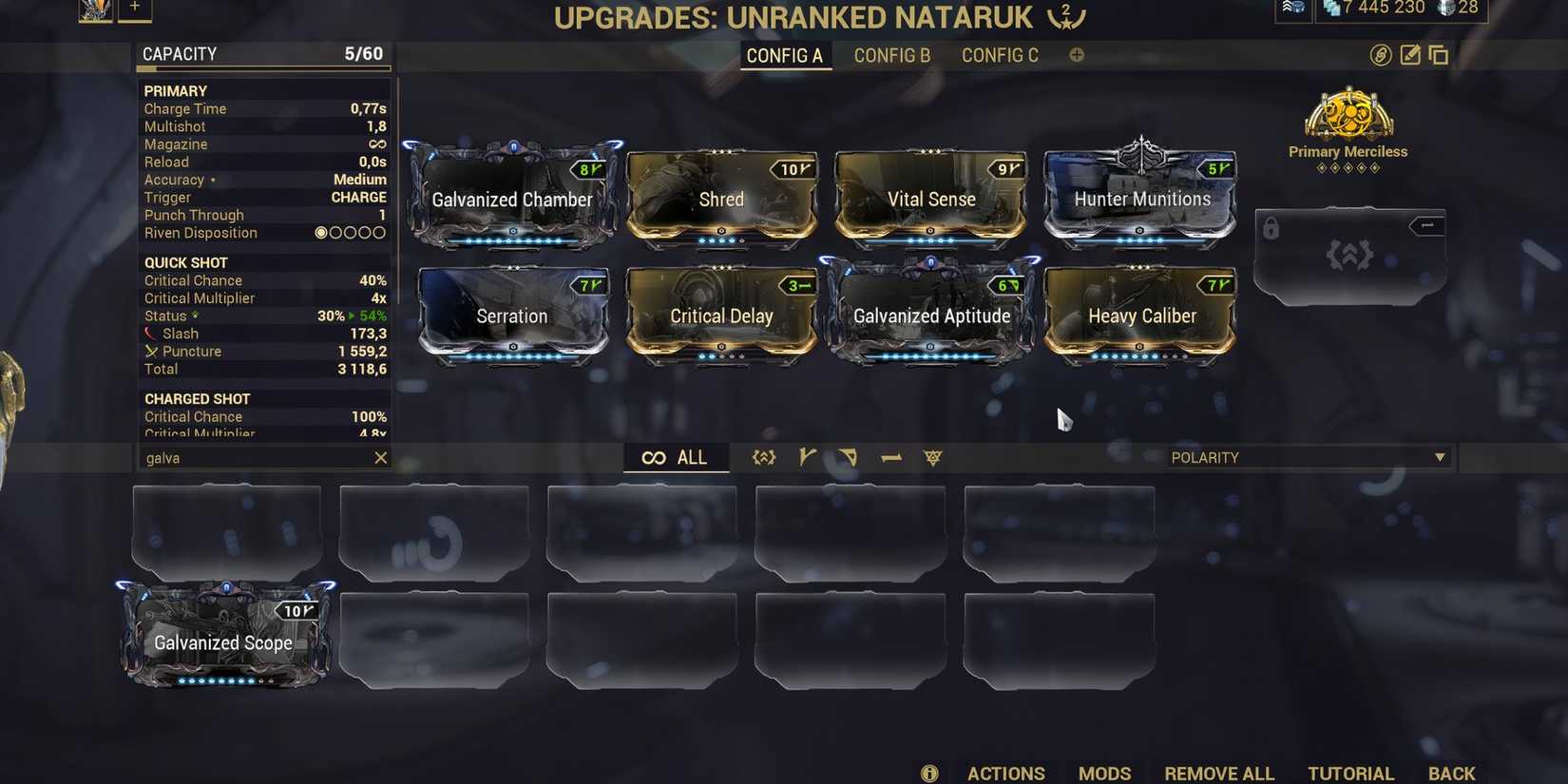The height and width of the screenshot is (784, 1568).
Task: Switch to the CONFIG C tab
Action: [x=999, y=54]
